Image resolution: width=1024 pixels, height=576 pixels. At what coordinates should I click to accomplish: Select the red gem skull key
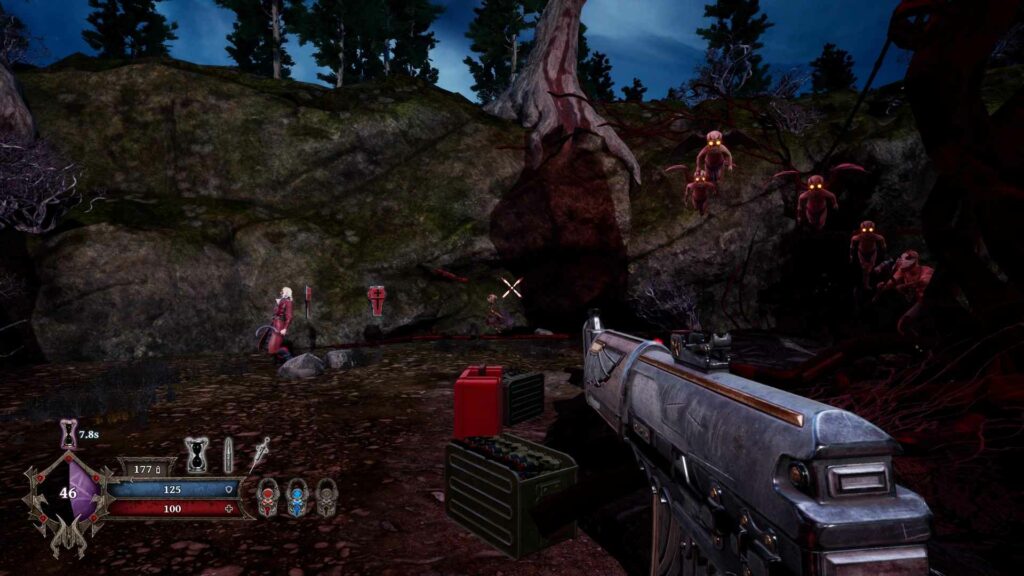click(268, 496)
